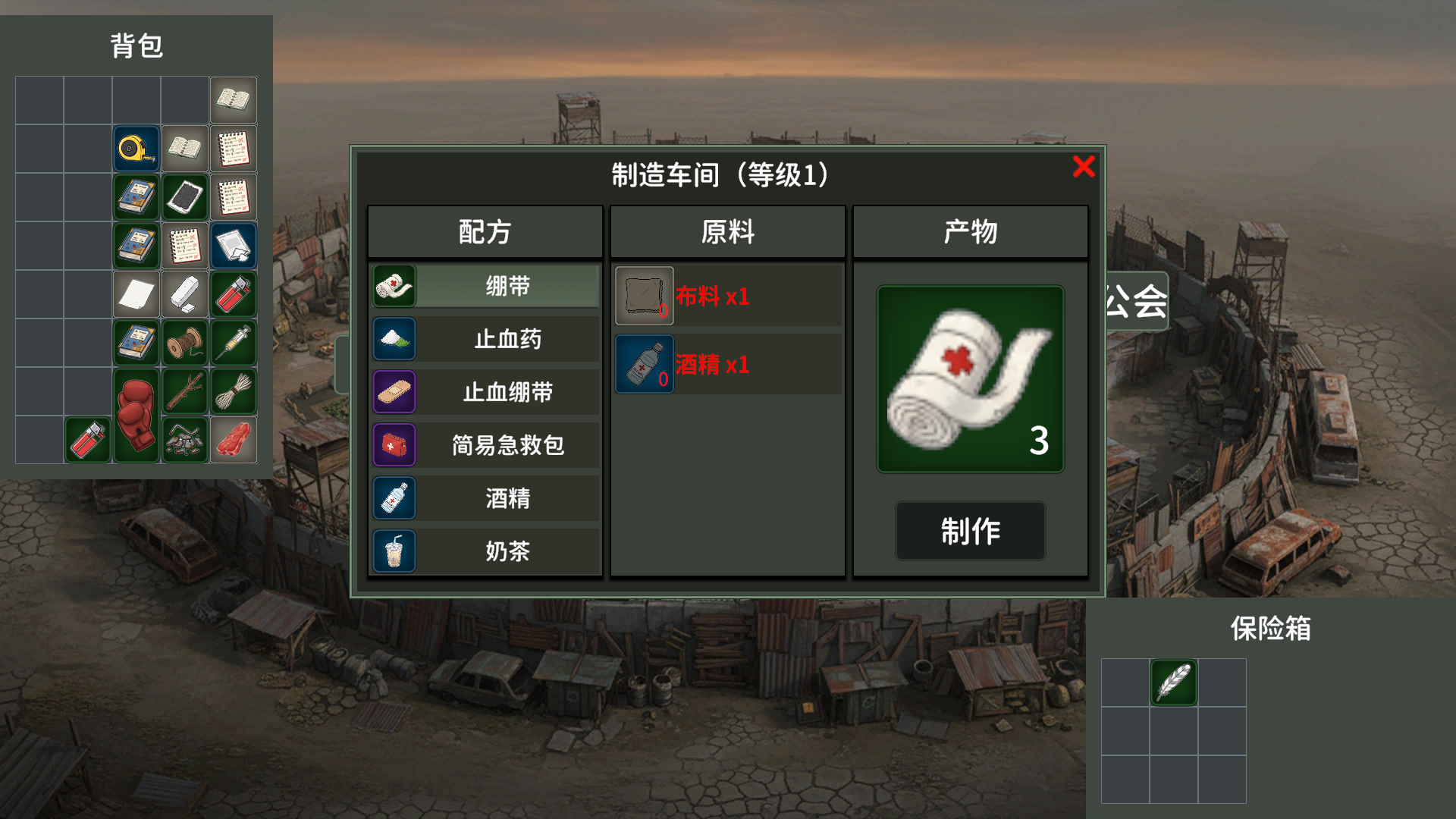Select the tape measure in the backpack
1456x819 pixels.
pyautogui.click(x=136, y=149)
